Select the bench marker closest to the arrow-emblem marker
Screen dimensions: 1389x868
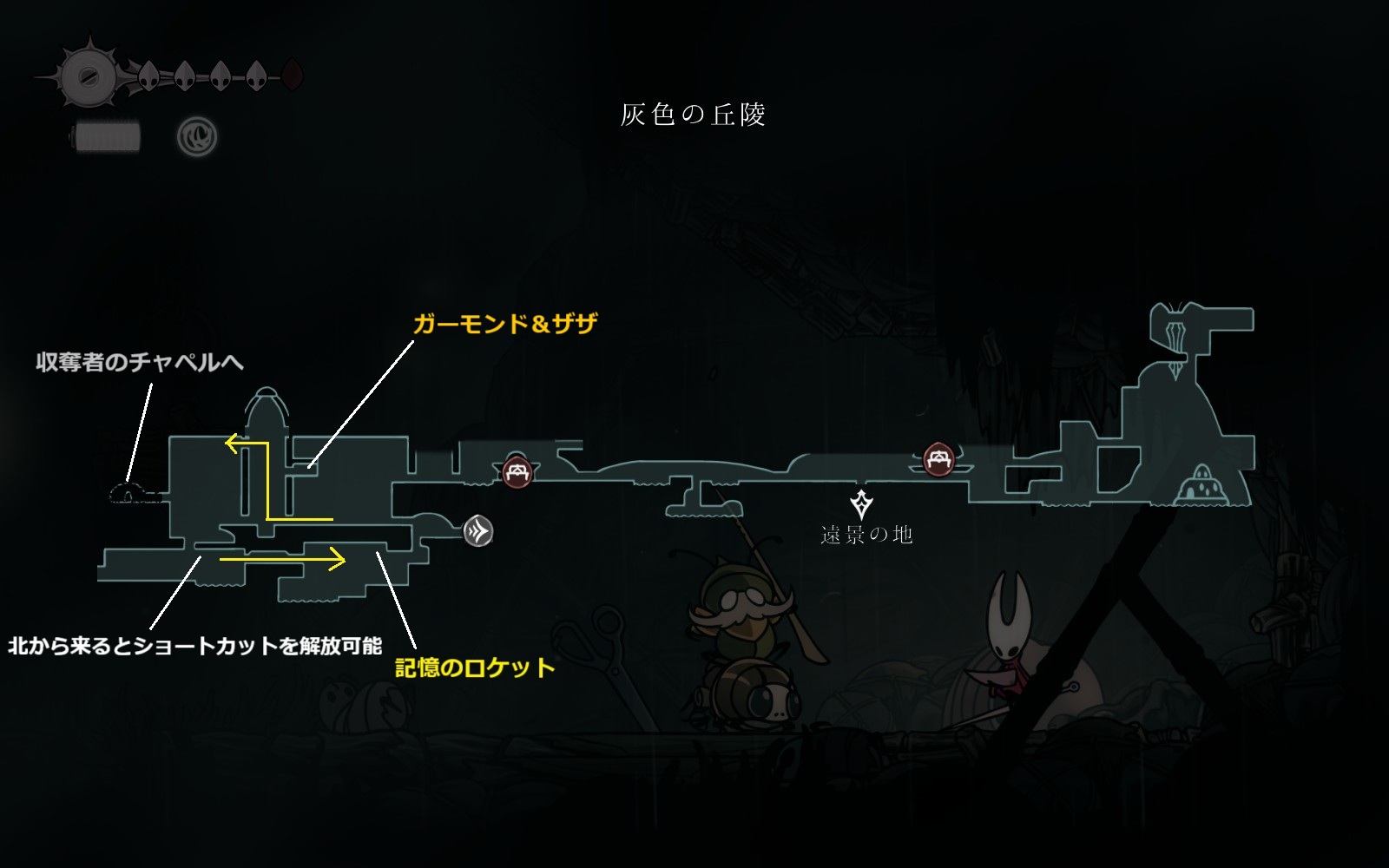pos(517,472)
